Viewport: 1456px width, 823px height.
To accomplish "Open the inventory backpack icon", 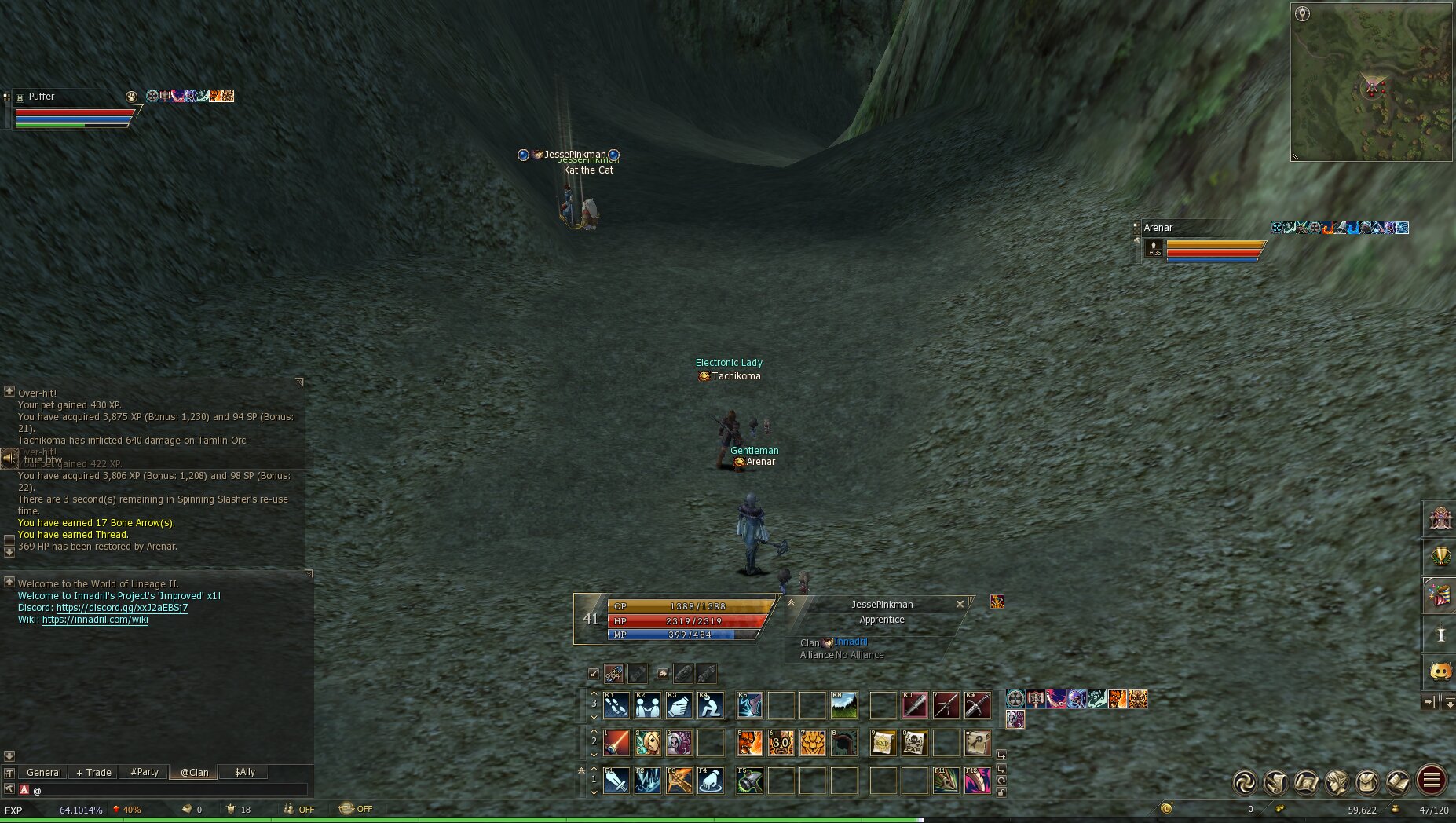I will point(1367,781).
